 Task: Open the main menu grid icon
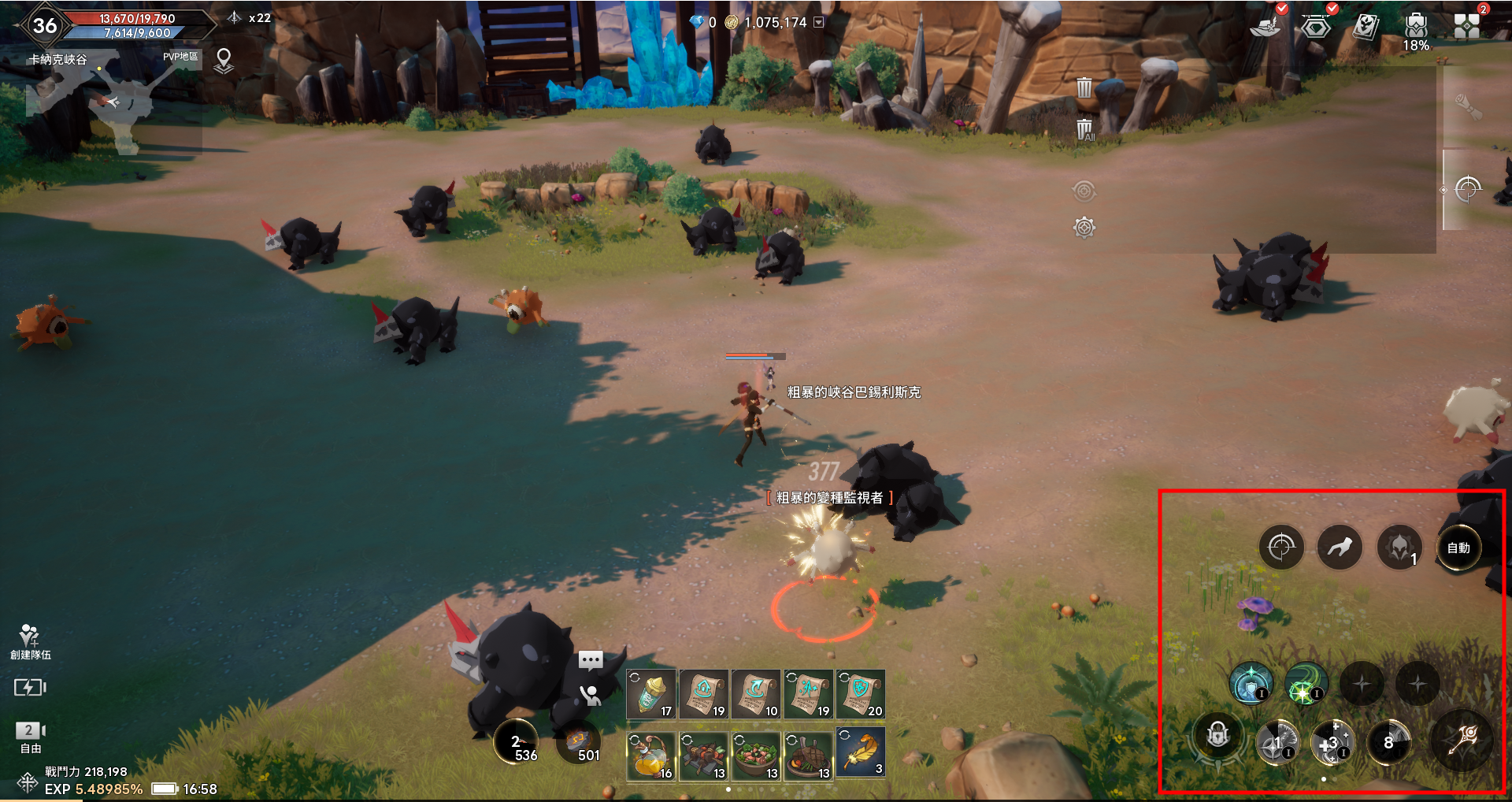pos(1466,26)
